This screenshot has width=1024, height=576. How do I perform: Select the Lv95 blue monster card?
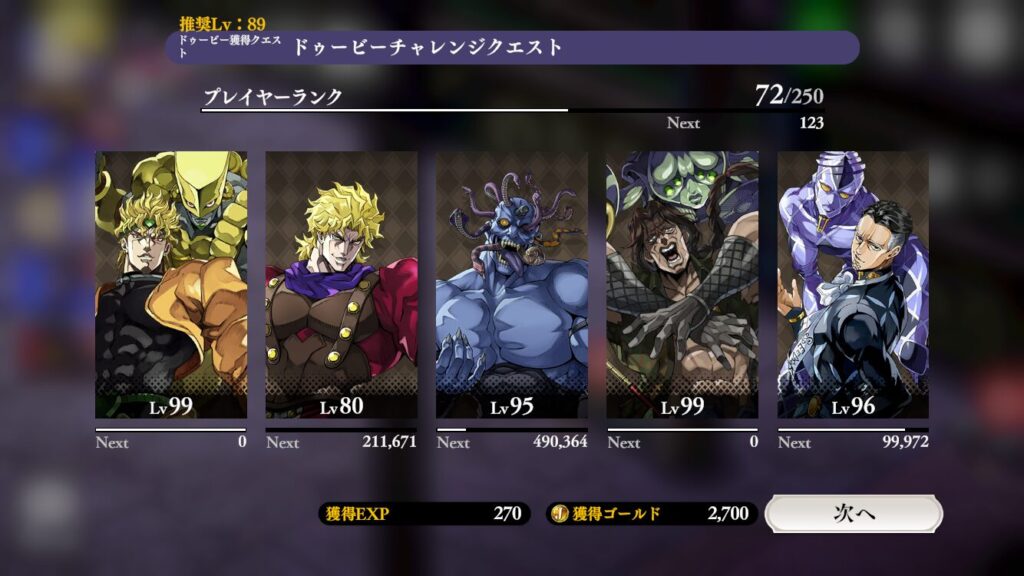coord(512,285)
